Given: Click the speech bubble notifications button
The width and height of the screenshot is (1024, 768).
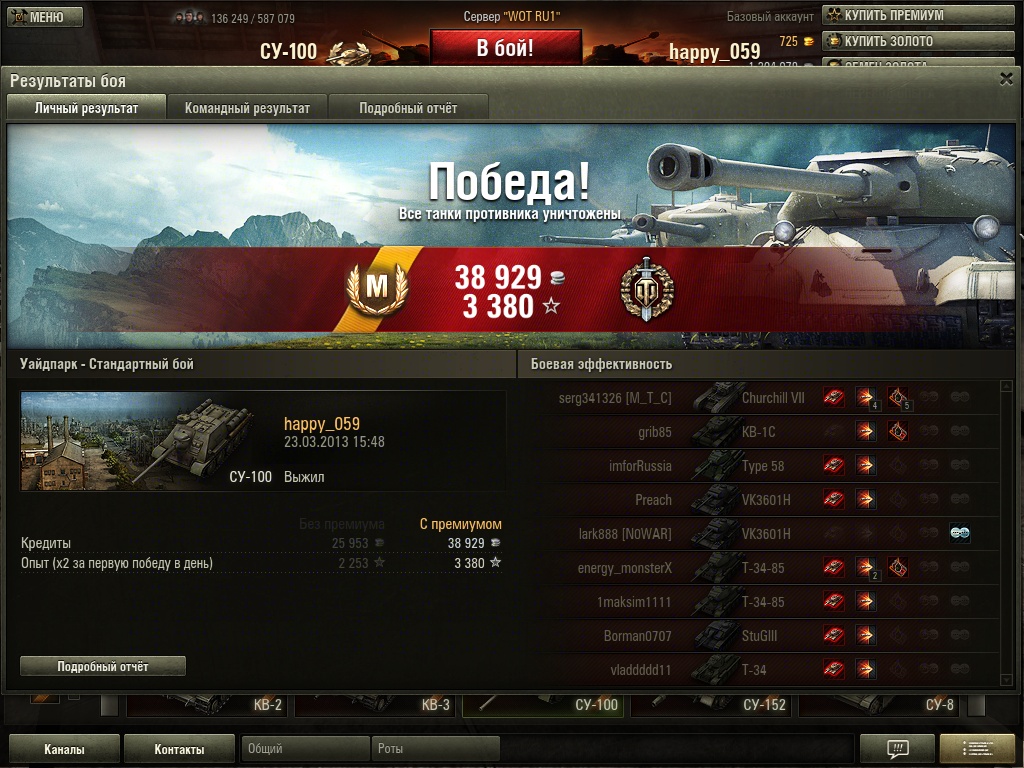Looking at the screenshot, I should click(x=897, y=749).
